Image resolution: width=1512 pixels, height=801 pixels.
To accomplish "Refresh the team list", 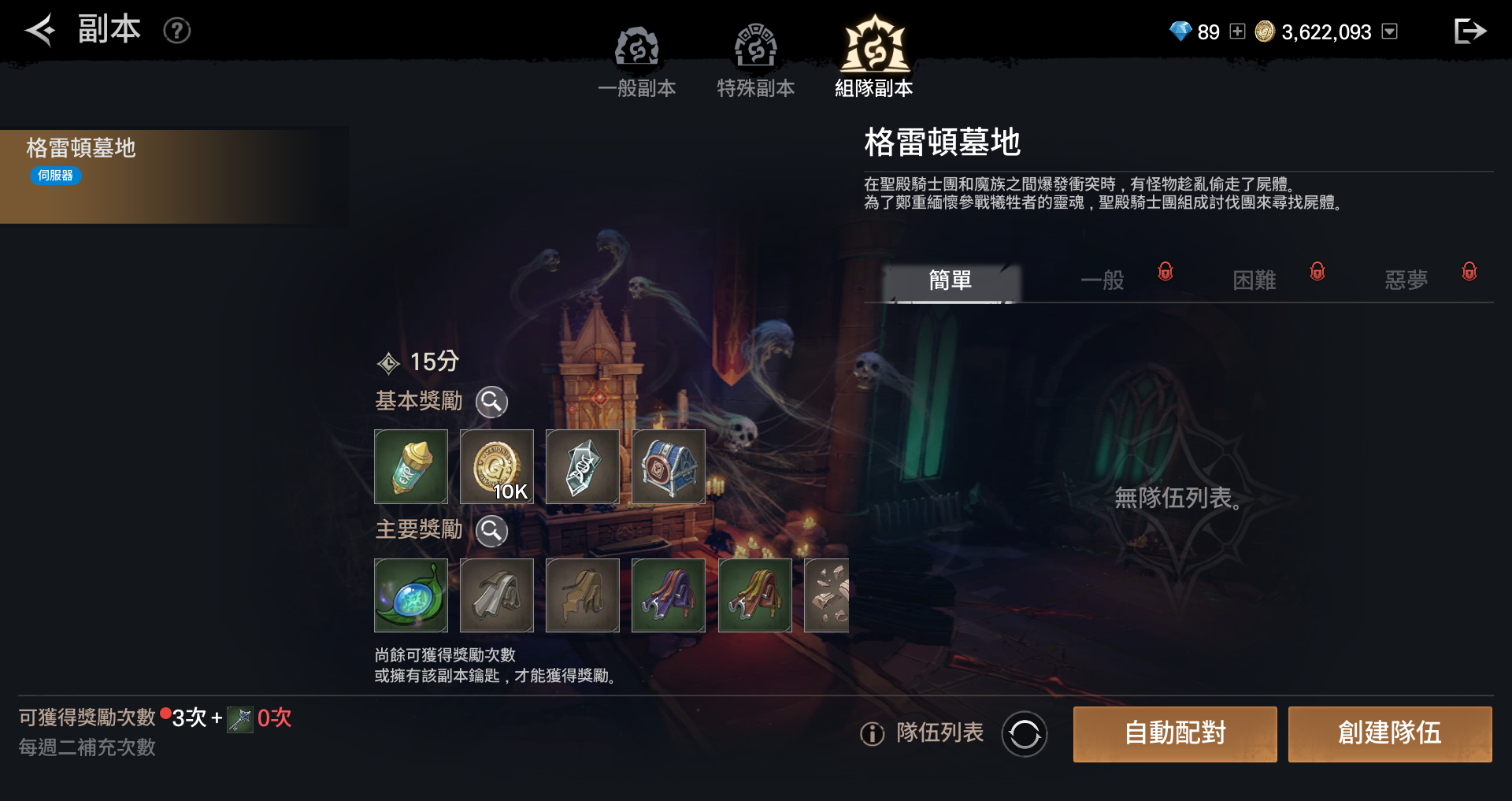I will [1024, 734].
